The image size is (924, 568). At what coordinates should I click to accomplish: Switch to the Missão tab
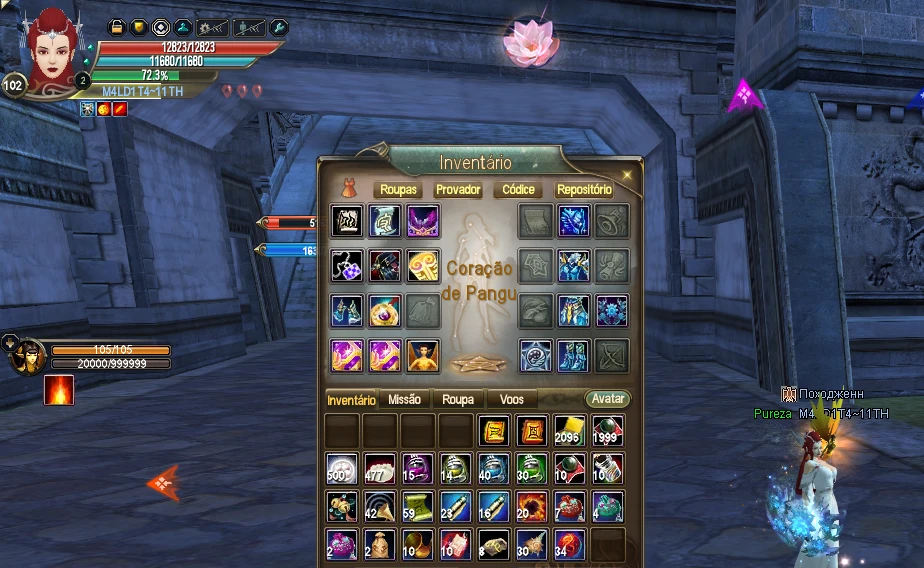pyautogui.click(x=404, y=399)
